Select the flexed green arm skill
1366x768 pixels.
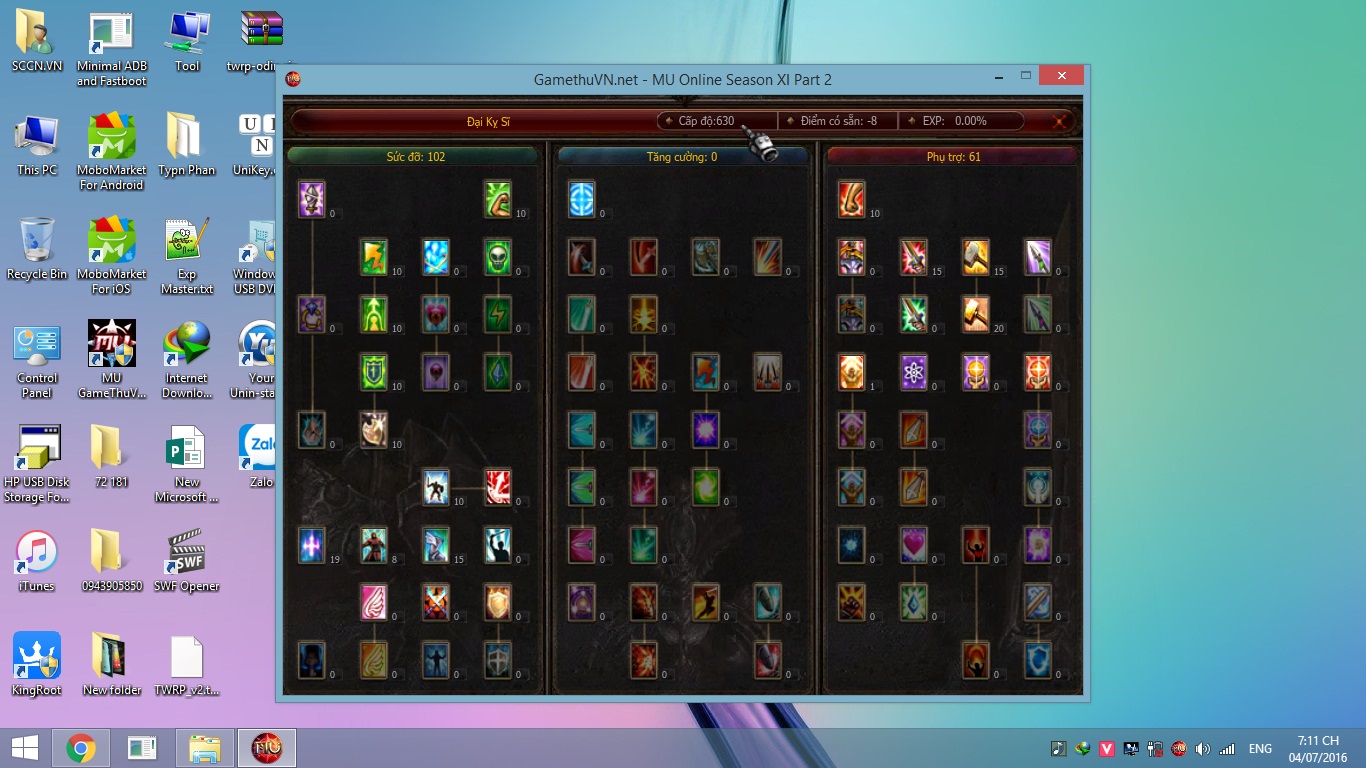[498, 199]
